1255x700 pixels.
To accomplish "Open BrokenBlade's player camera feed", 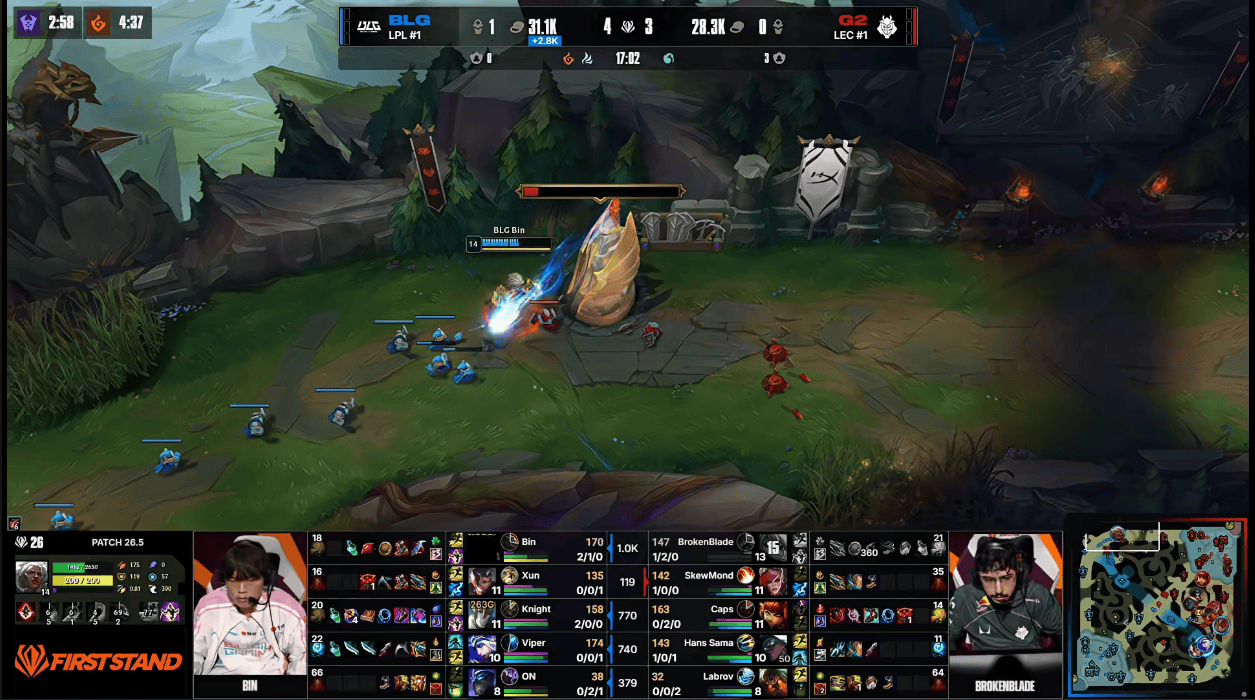I will [x=1005, y=605].
